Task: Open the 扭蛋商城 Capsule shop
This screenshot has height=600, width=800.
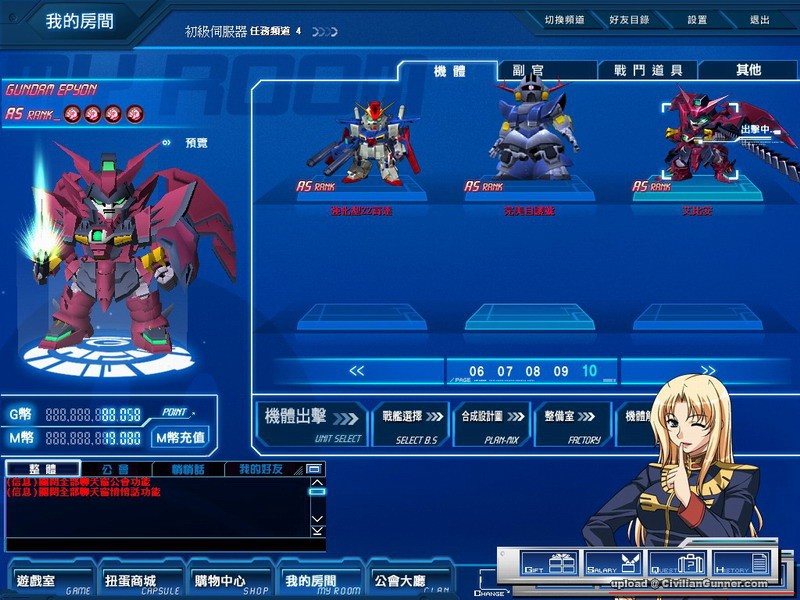Action: pos(130,581)
